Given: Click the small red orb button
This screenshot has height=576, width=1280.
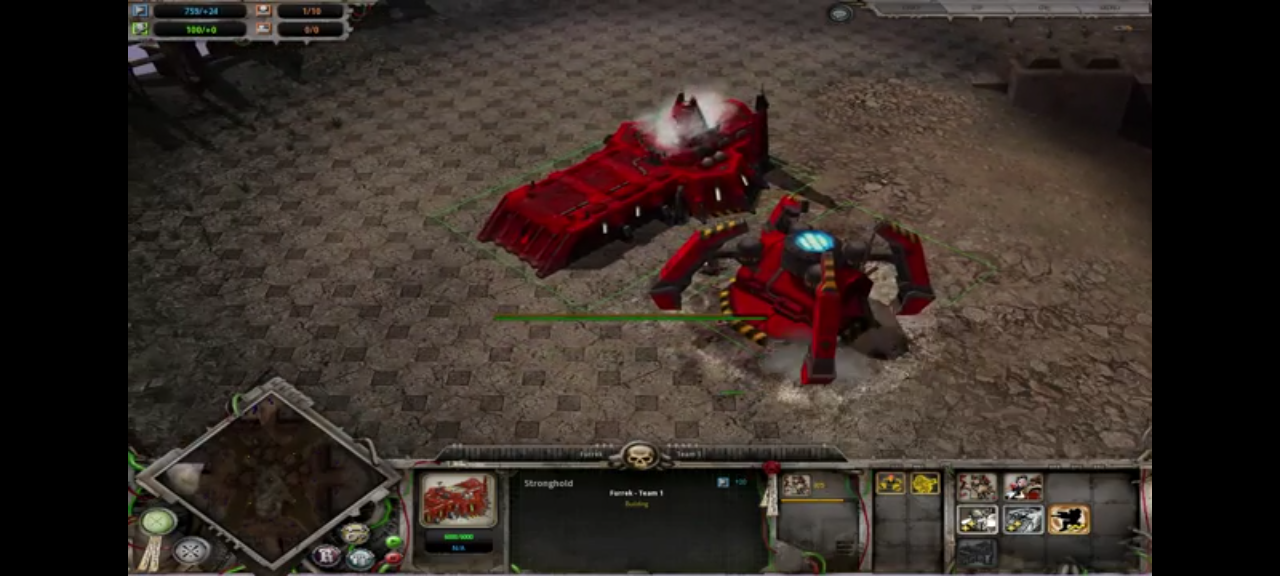Looking at the screenshot, I should 393,558.
